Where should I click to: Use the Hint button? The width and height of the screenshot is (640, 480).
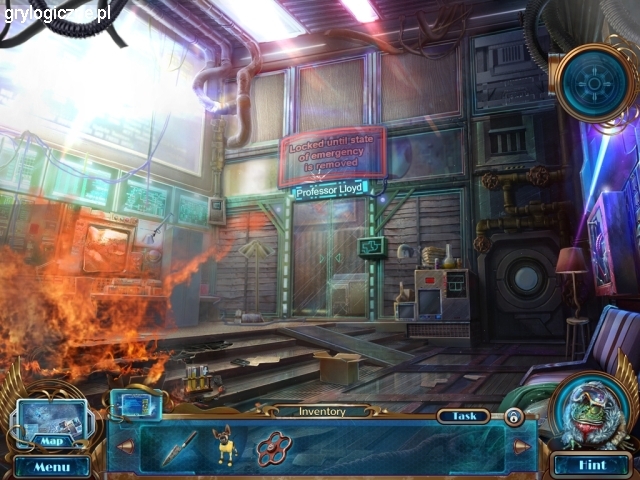[590, 465]
